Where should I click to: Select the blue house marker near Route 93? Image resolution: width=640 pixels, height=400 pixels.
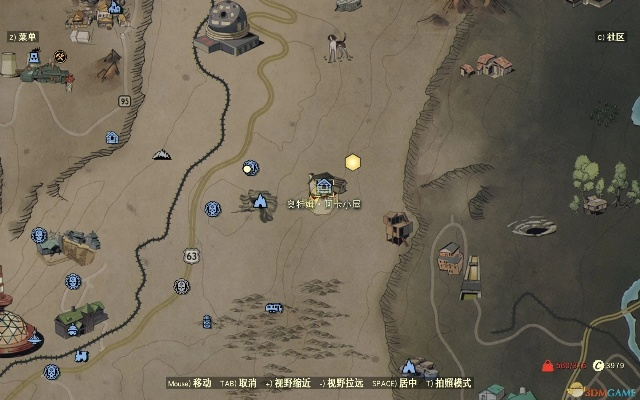click(112, 138)
